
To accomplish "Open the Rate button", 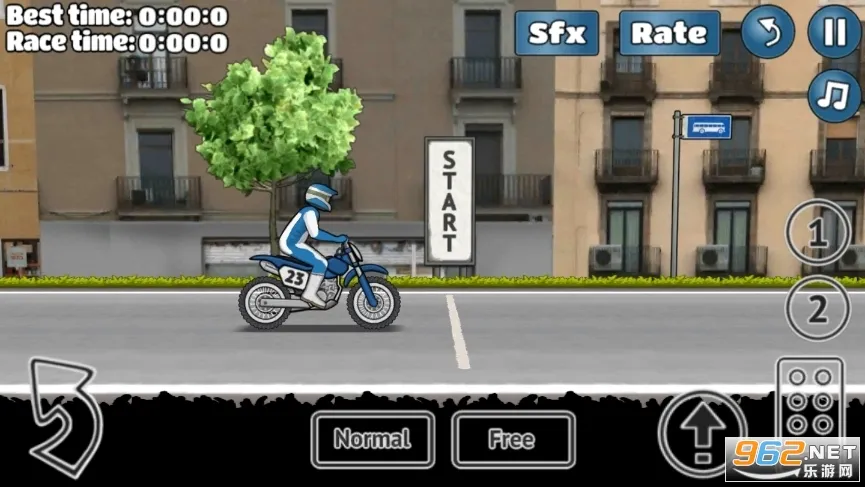I will 669,33.
